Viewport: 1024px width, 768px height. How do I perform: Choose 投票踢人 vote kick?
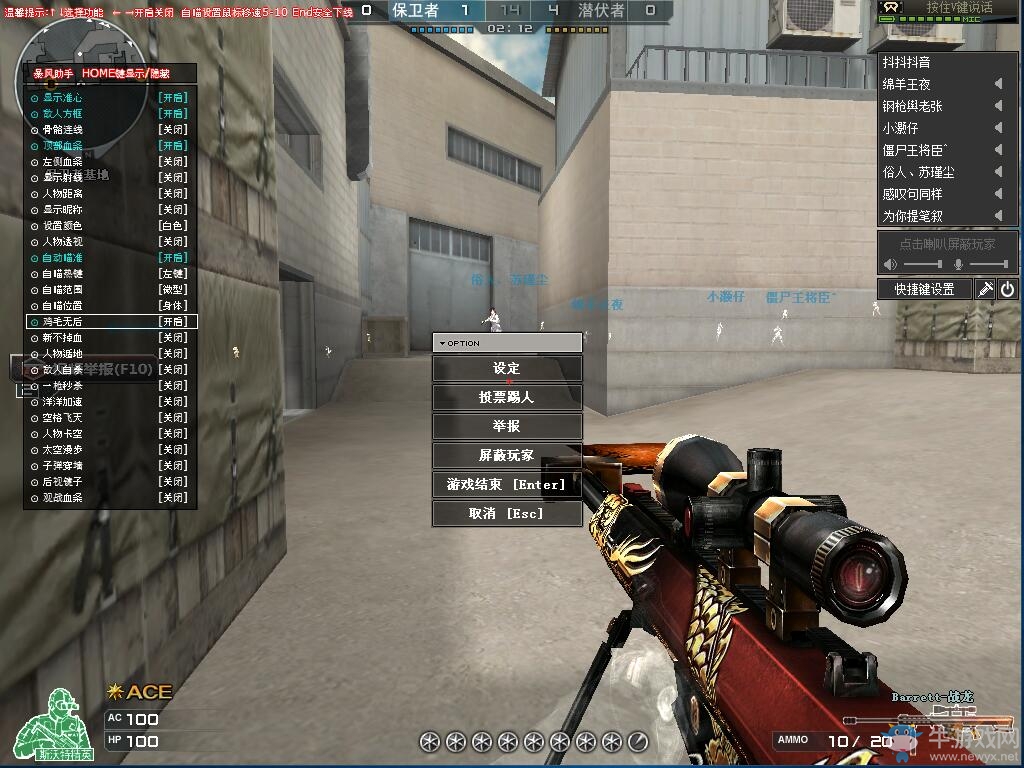(507, 397)
